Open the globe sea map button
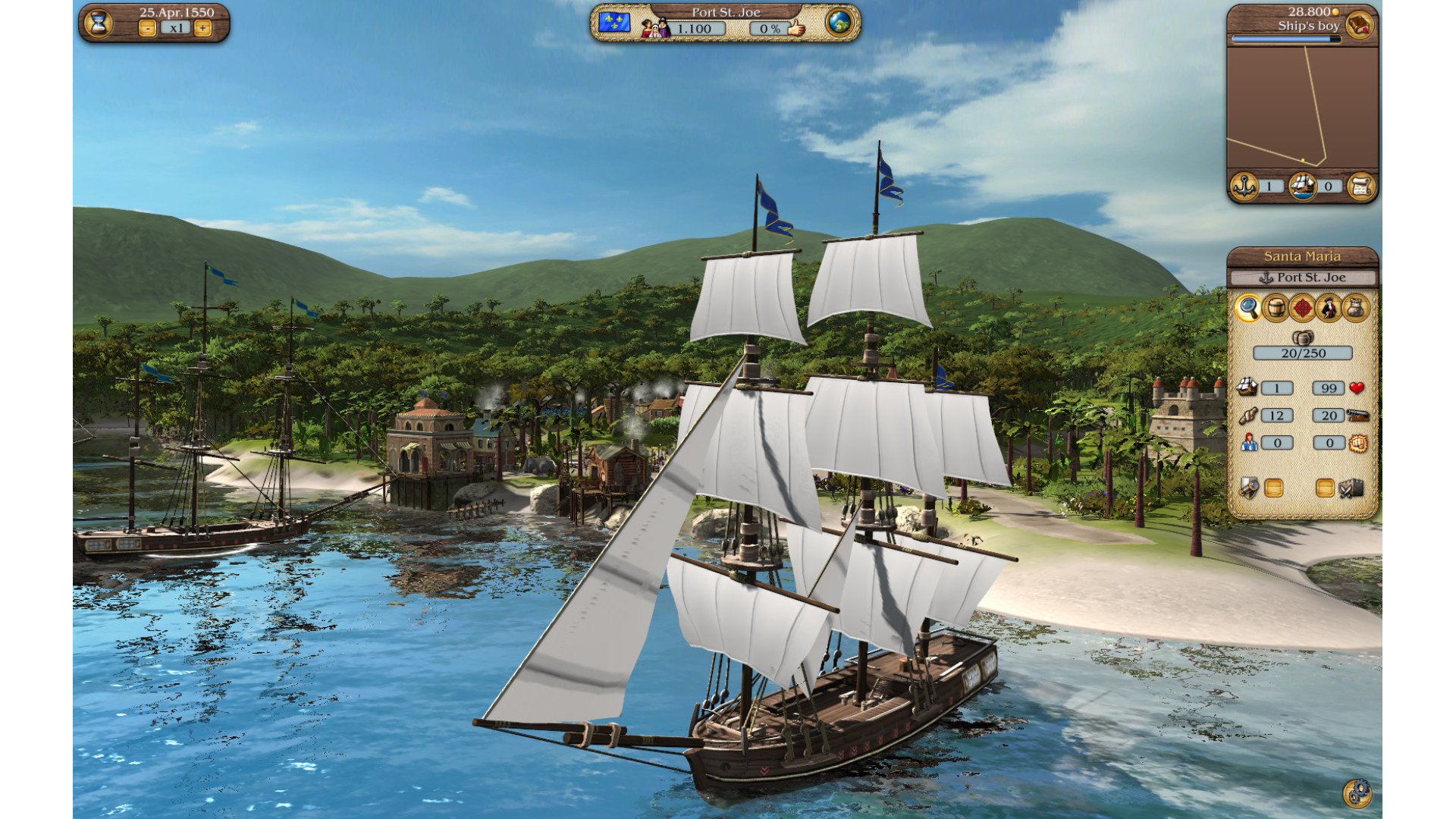The image size is (1456, 819). click(839, 23)
